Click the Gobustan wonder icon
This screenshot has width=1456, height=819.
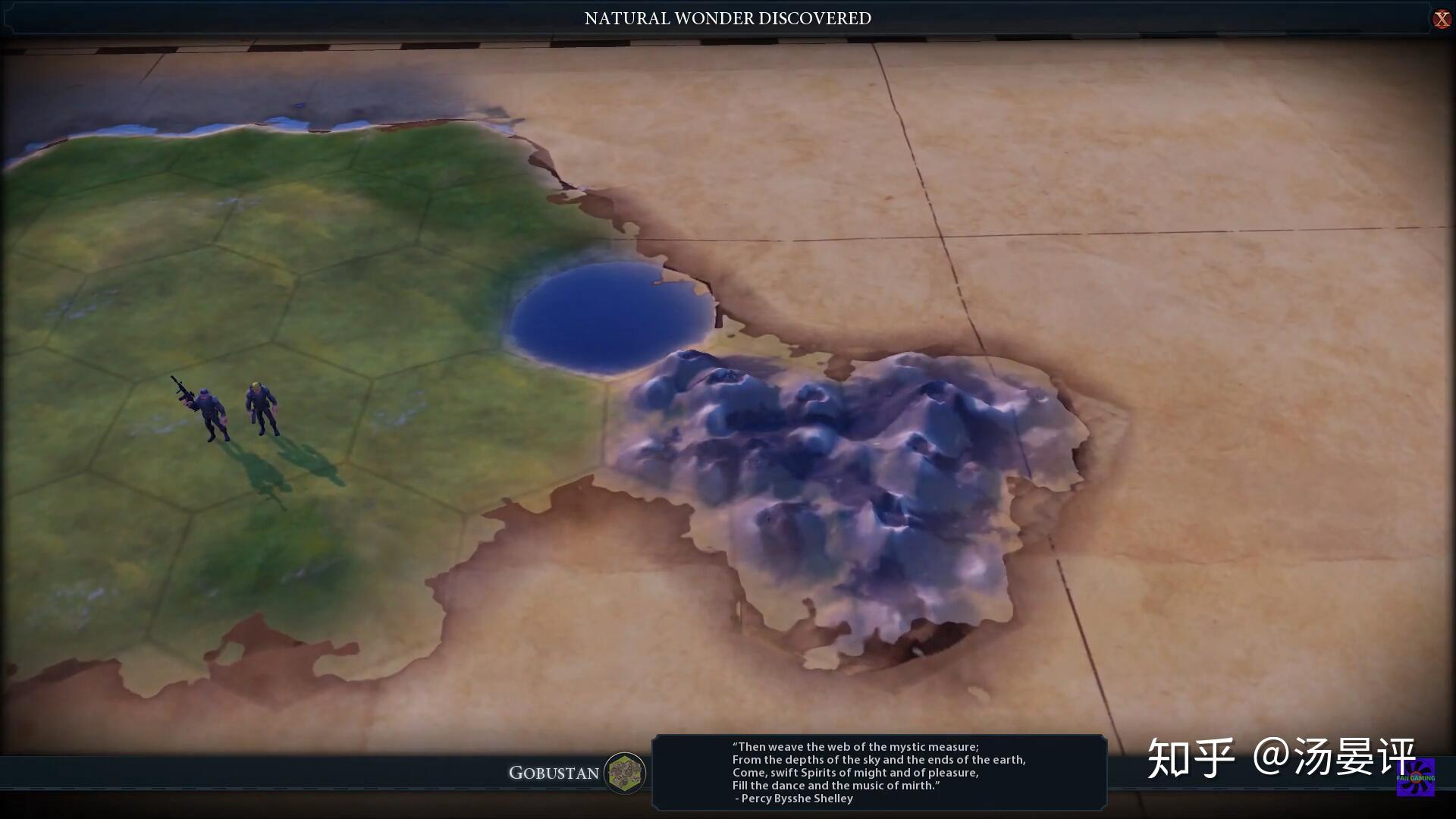tap(625, 773)
